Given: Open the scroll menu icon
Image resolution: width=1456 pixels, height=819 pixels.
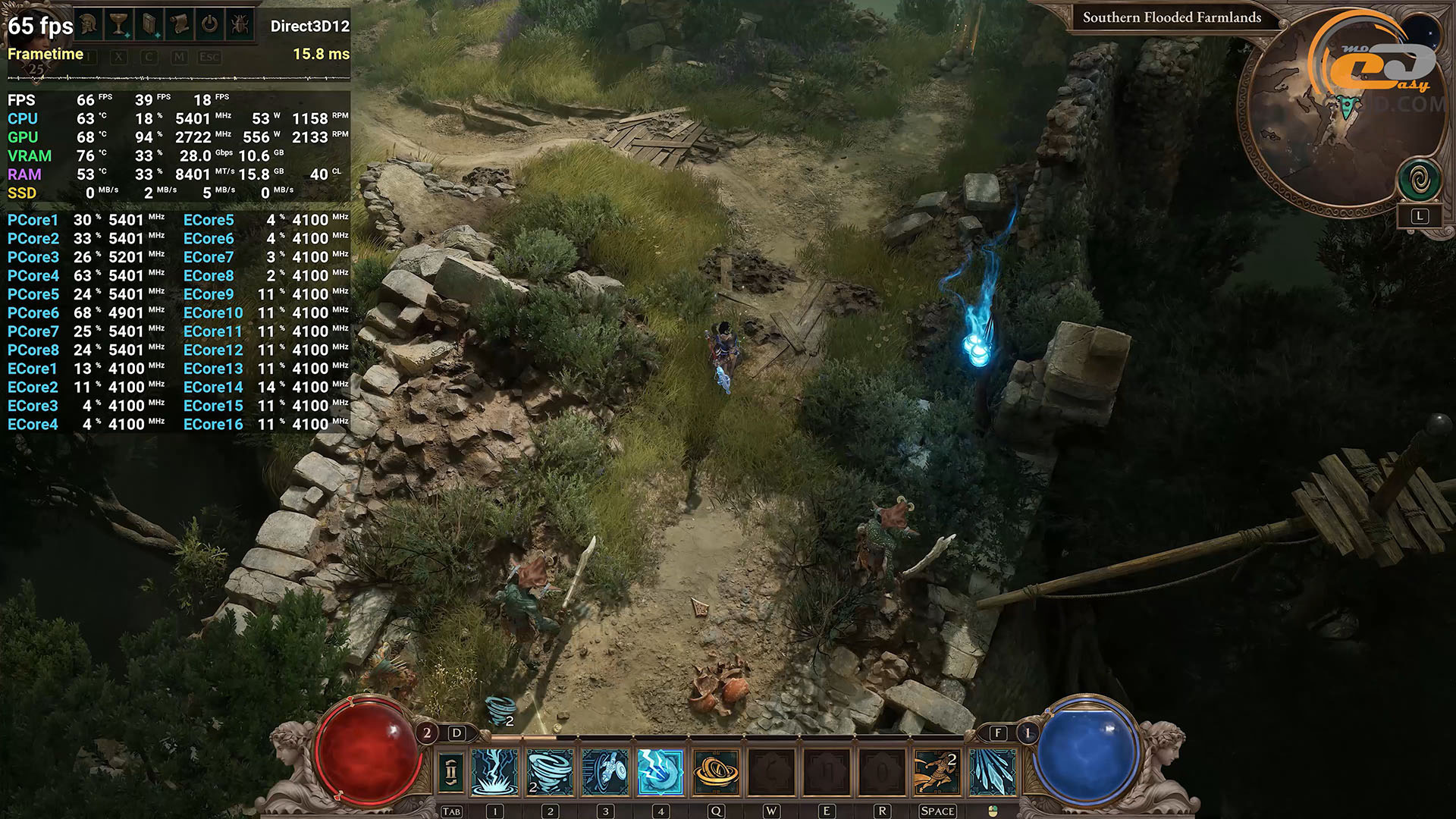Looking at the screenshot, I should [x=180, y=24].
